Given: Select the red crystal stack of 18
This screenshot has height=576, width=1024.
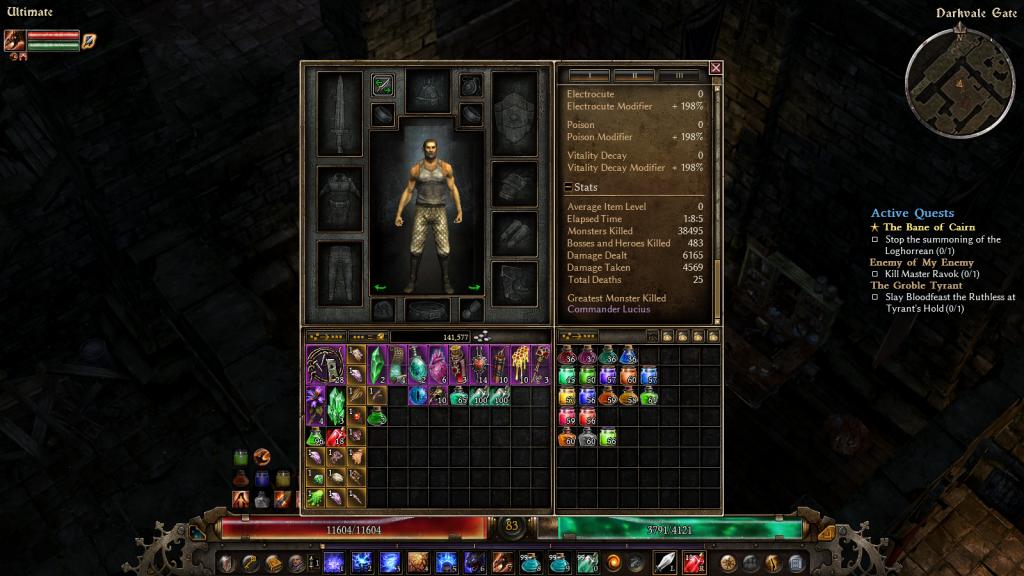Looking at the screenshot, I should pos(336,437).
